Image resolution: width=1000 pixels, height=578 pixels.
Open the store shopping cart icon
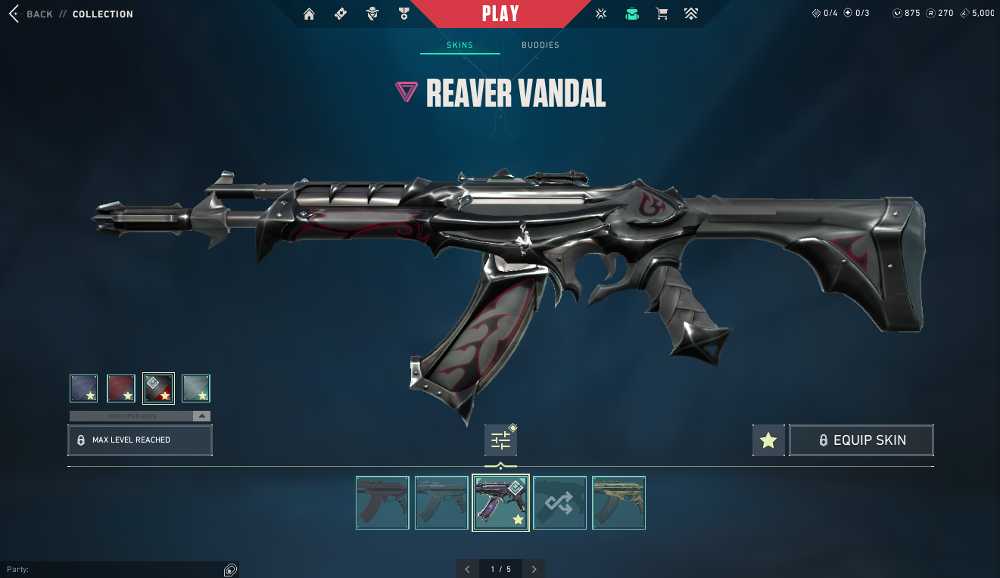[661, 14]
